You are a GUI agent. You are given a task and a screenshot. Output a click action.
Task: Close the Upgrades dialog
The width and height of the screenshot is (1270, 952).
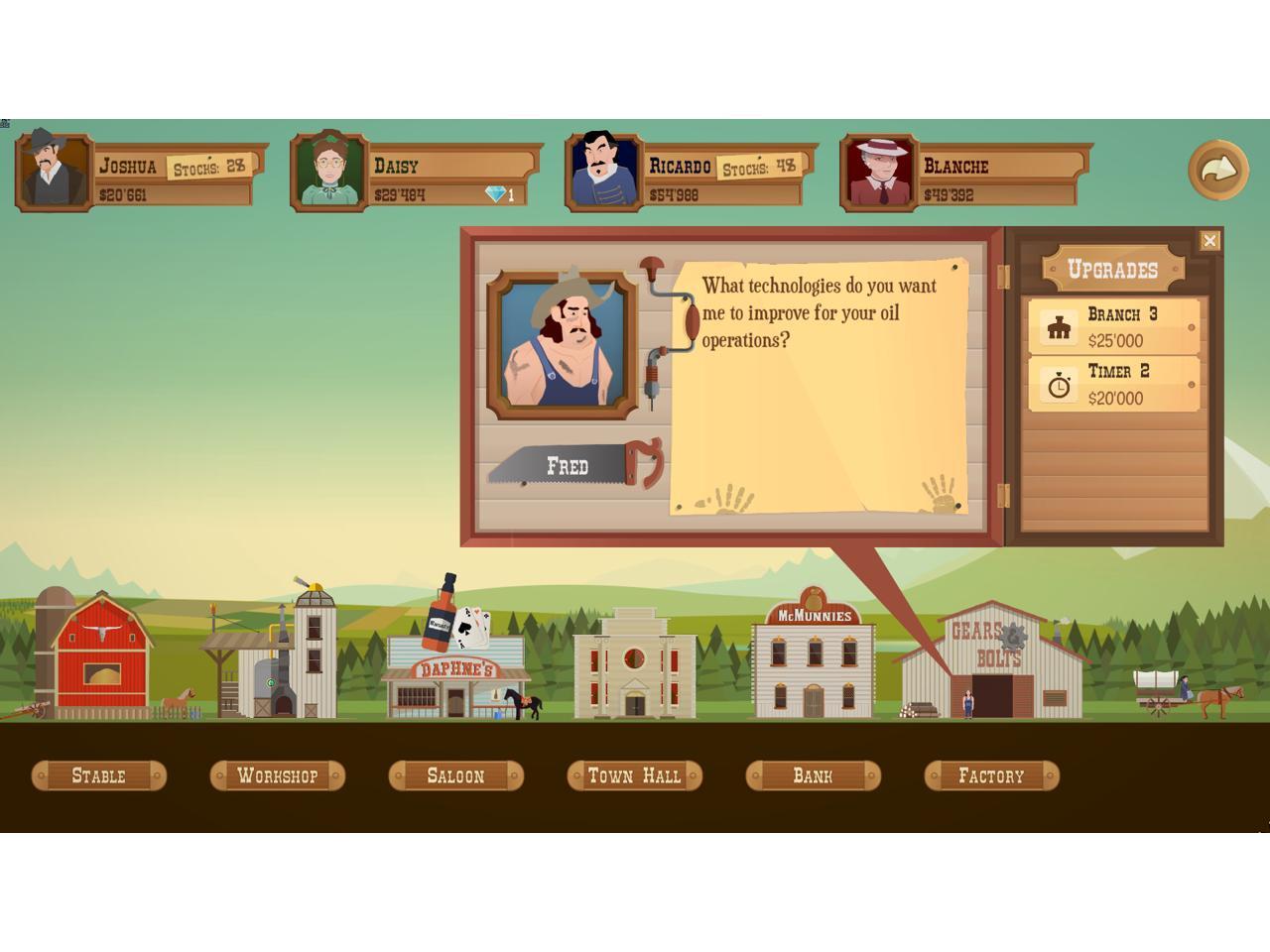coord(1209,241)
